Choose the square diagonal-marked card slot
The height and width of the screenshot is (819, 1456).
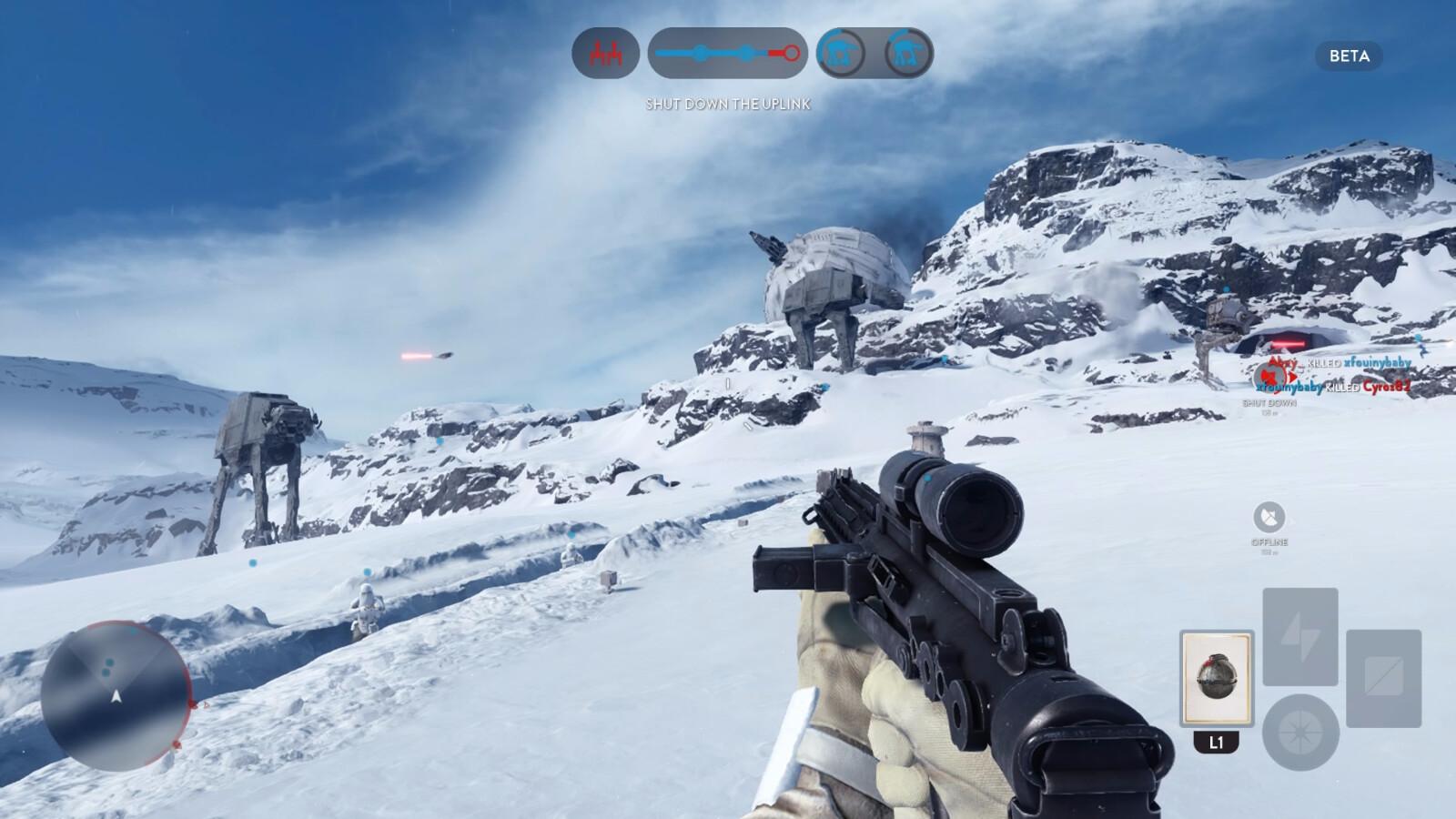pos(1383,678)
